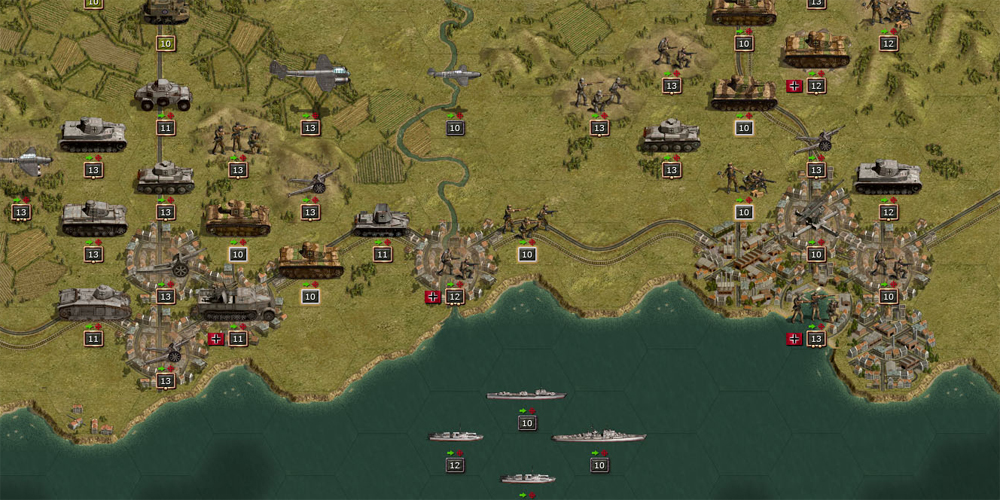Image resolution: width=1000 pixels, height=500 pixels.
Task: Pick the largest battleship at sea
Action: pos(598,437)
